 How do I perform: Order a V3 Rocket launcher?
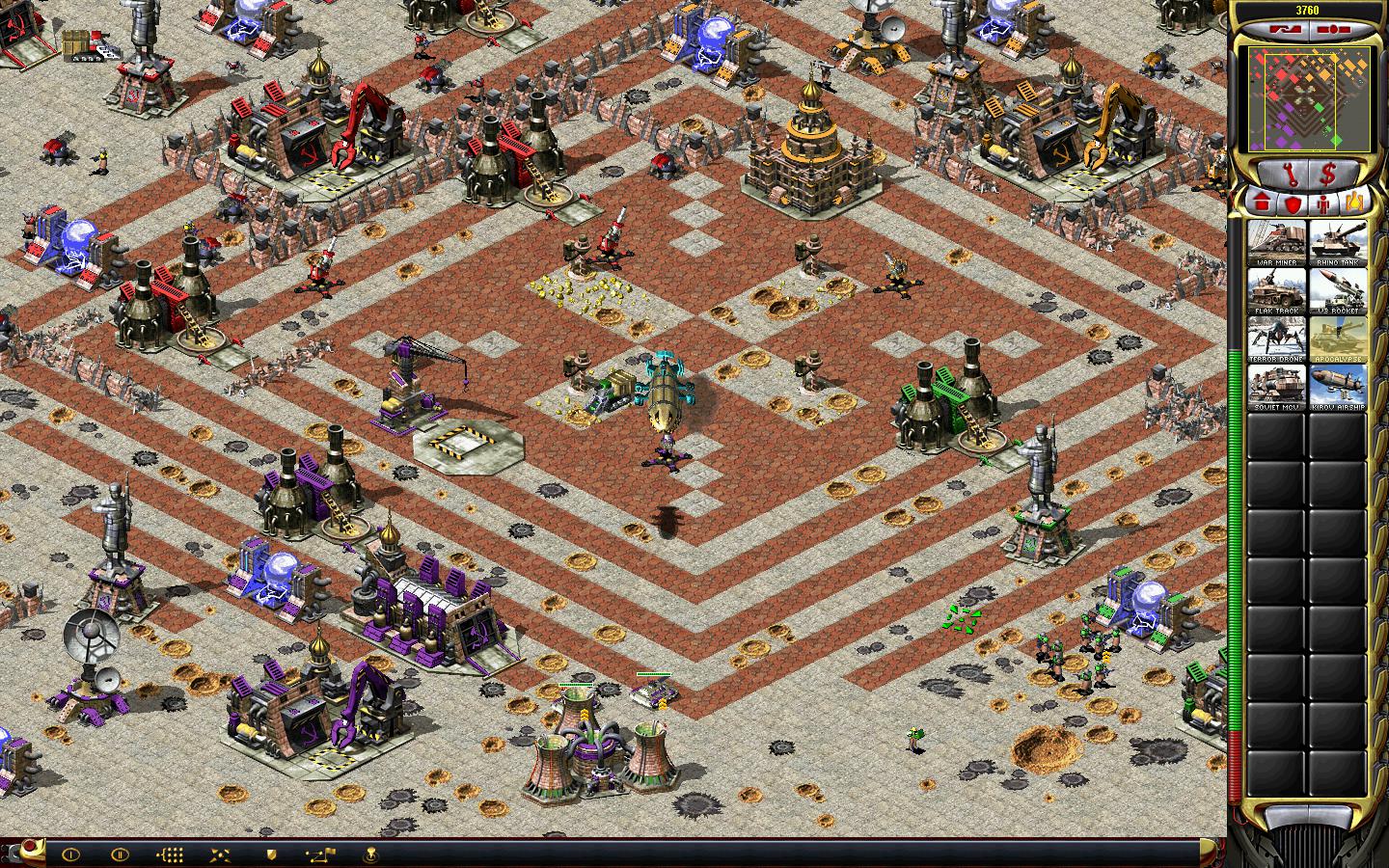1337,290
